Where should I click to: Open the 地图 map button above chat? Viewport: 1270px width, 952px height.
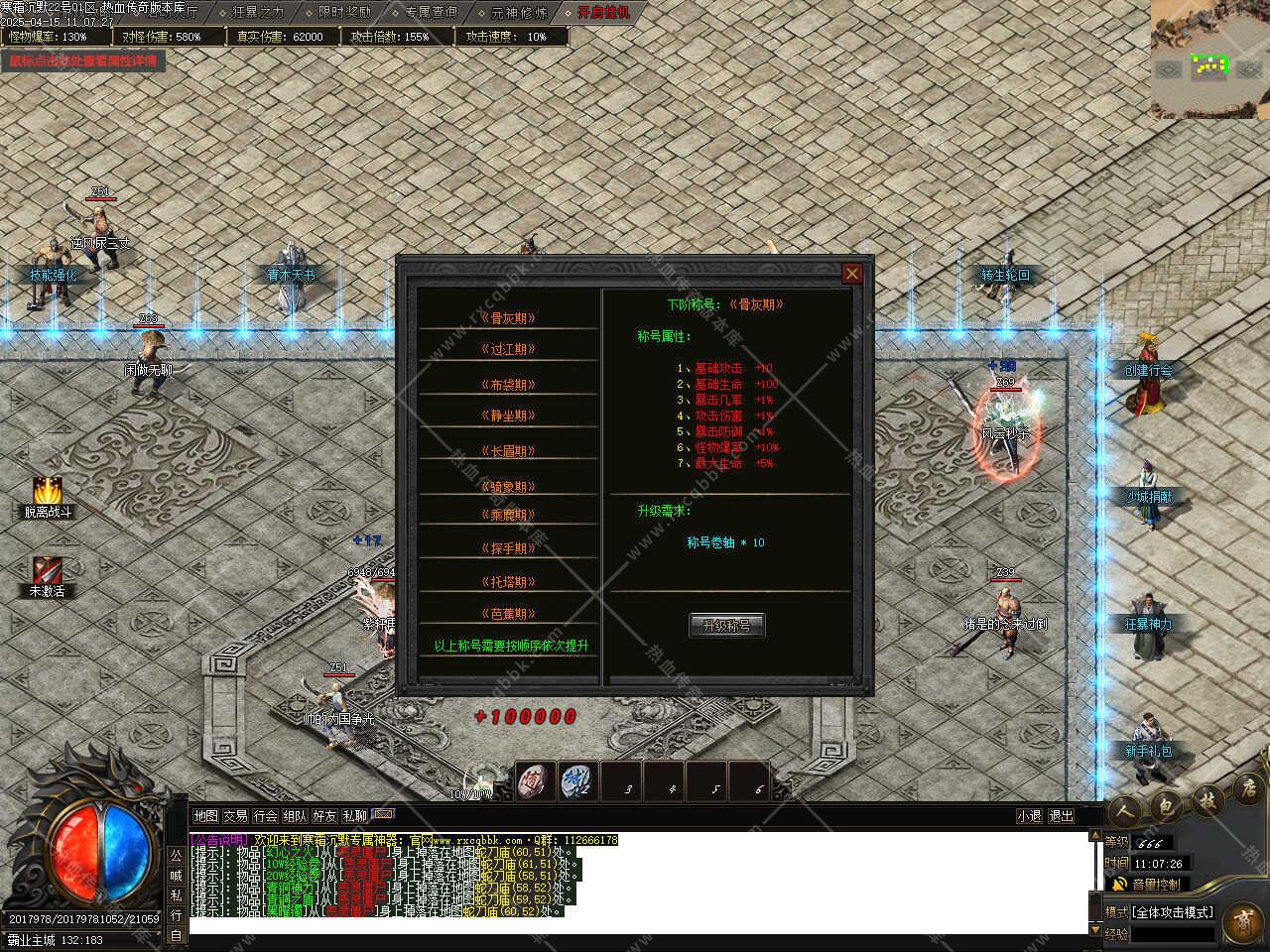[205, 816]
